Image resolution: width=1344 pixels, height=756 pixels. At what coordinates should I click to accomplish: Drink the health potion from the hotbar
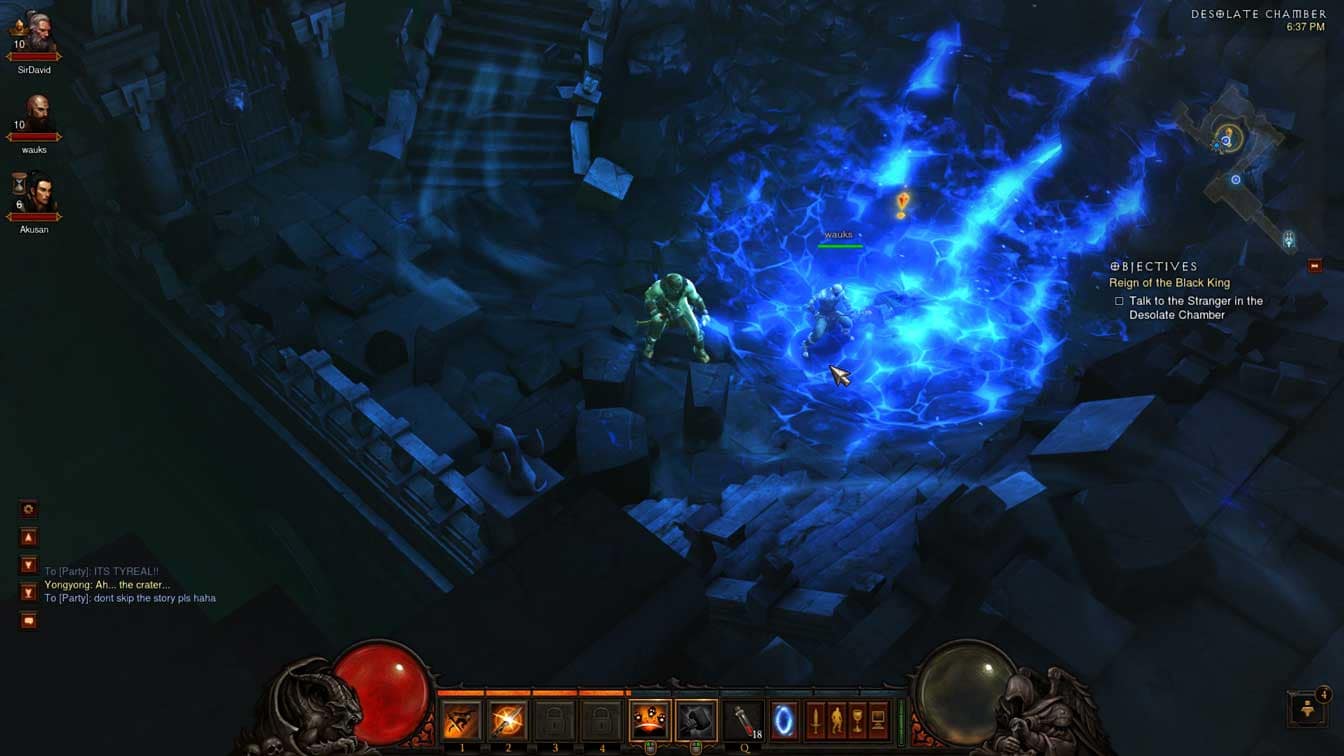click(x=742, y=720)
